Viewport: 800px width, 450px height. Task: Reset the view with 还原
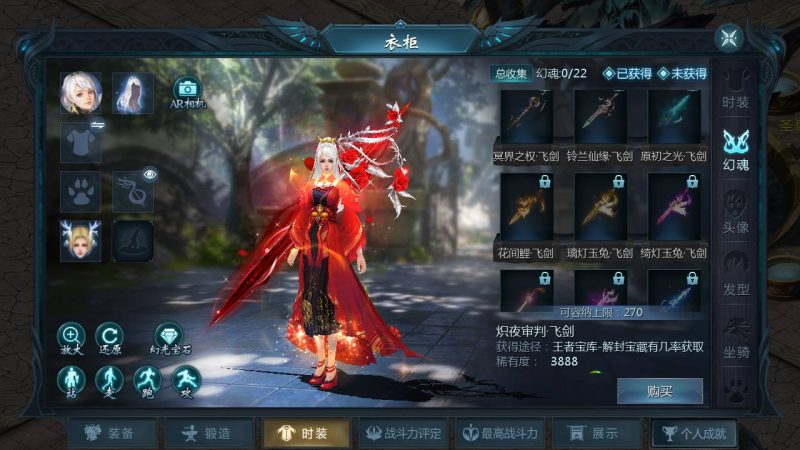coord(109,339)
